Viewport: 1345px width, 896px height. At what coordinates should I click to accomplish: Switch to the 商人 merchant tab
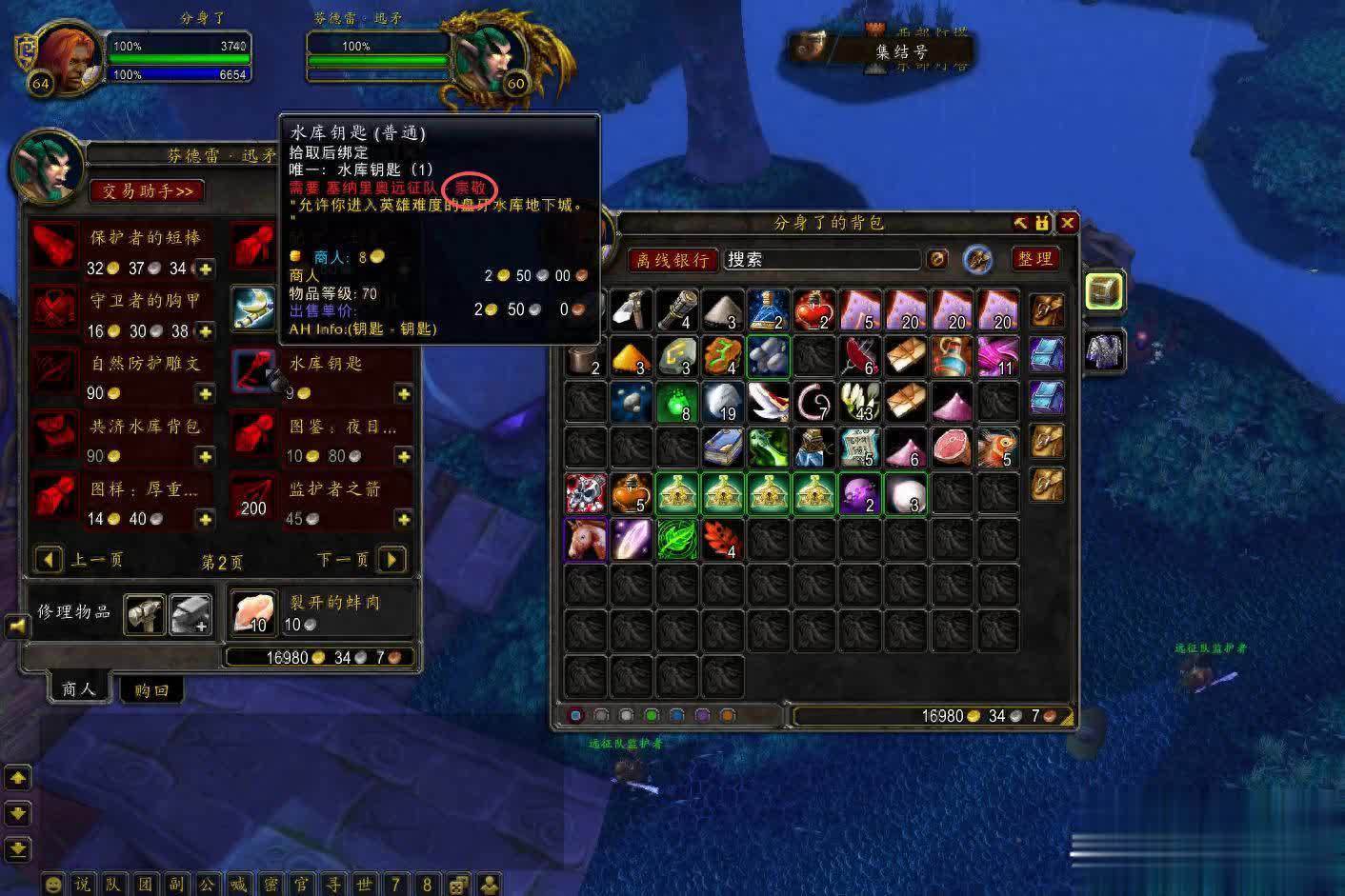78,687
